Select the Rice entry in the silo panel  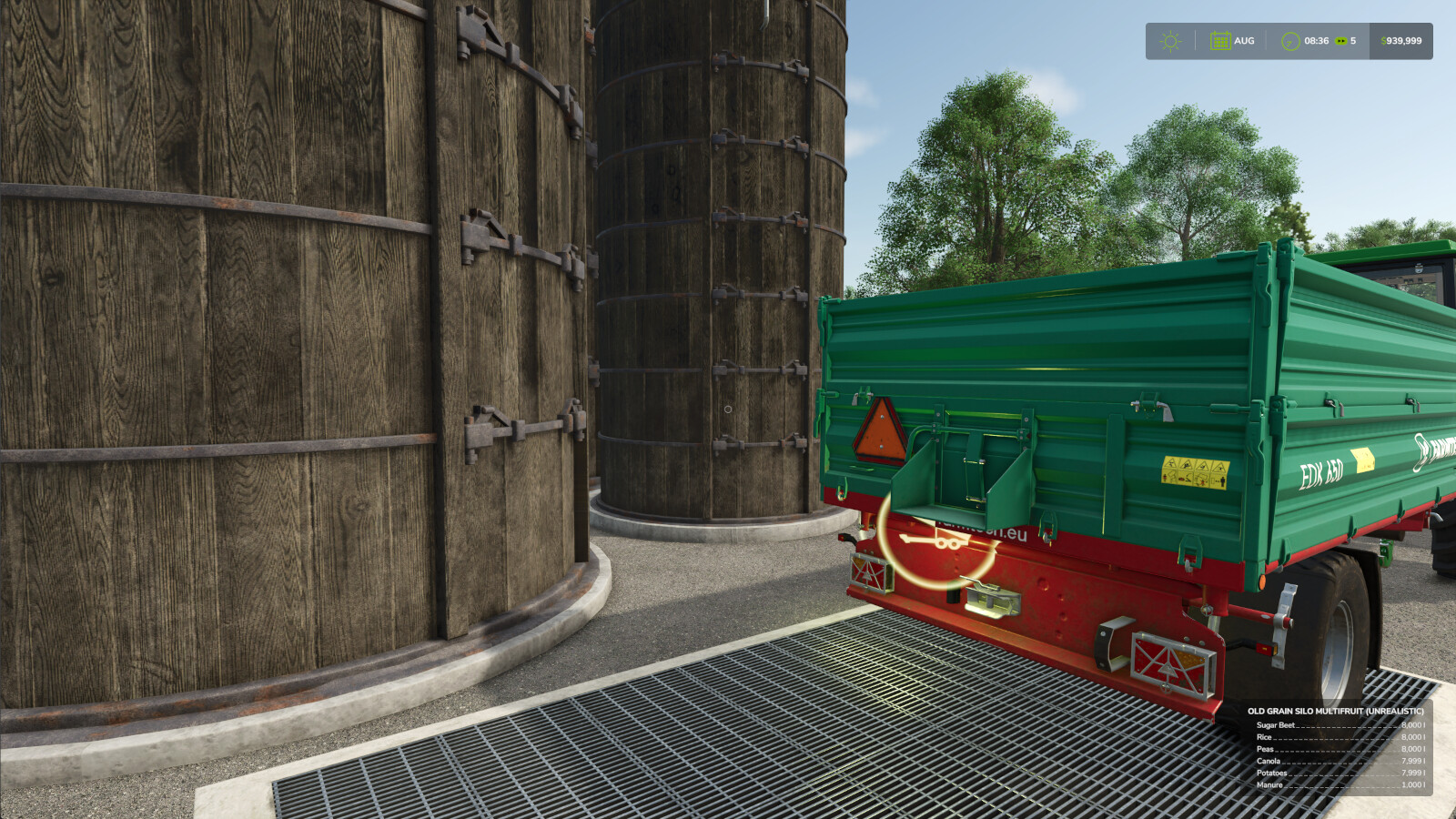click(1264, 737)
